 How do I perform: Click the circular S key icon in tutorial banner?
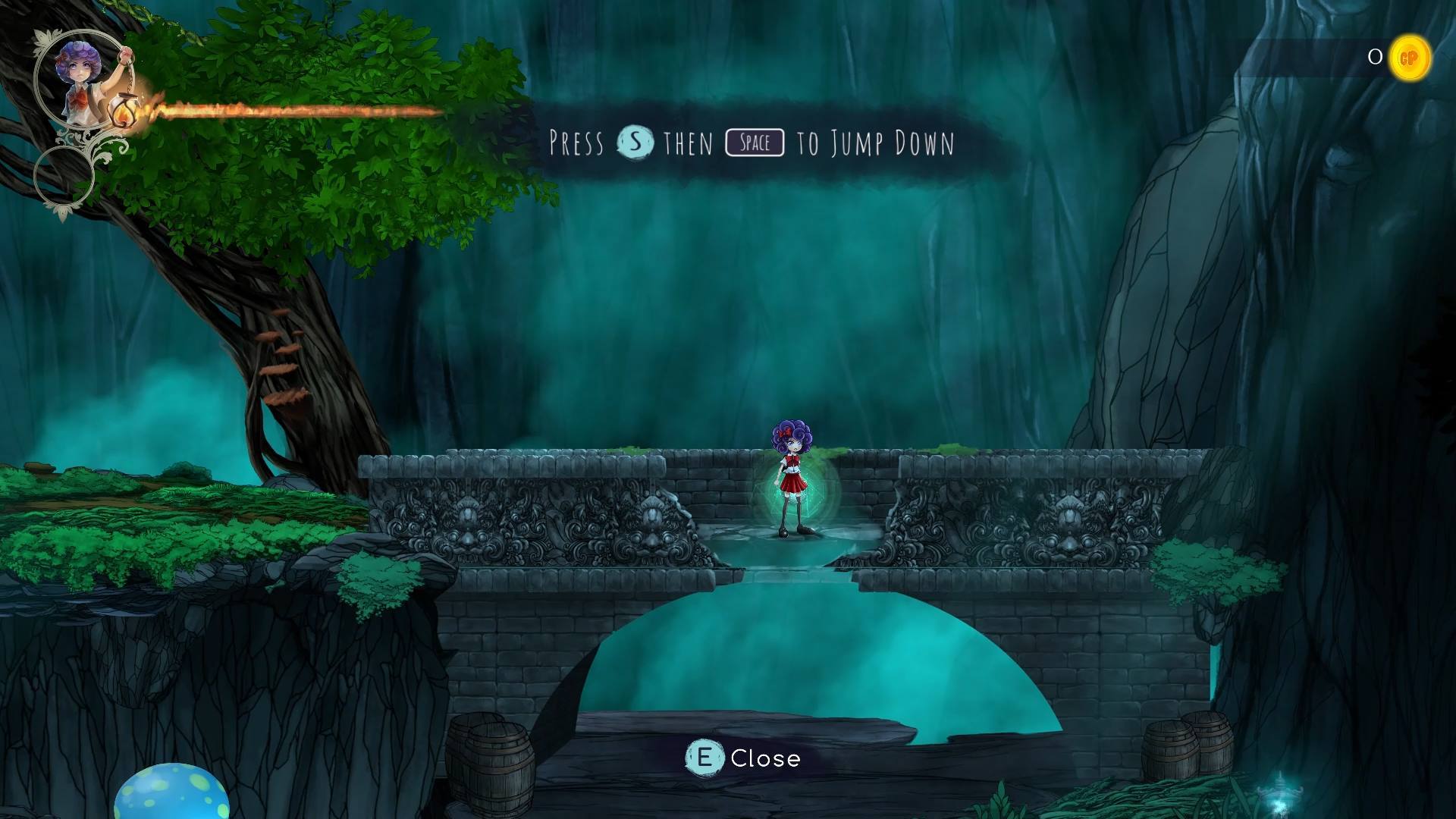click(x=636, y=143)
